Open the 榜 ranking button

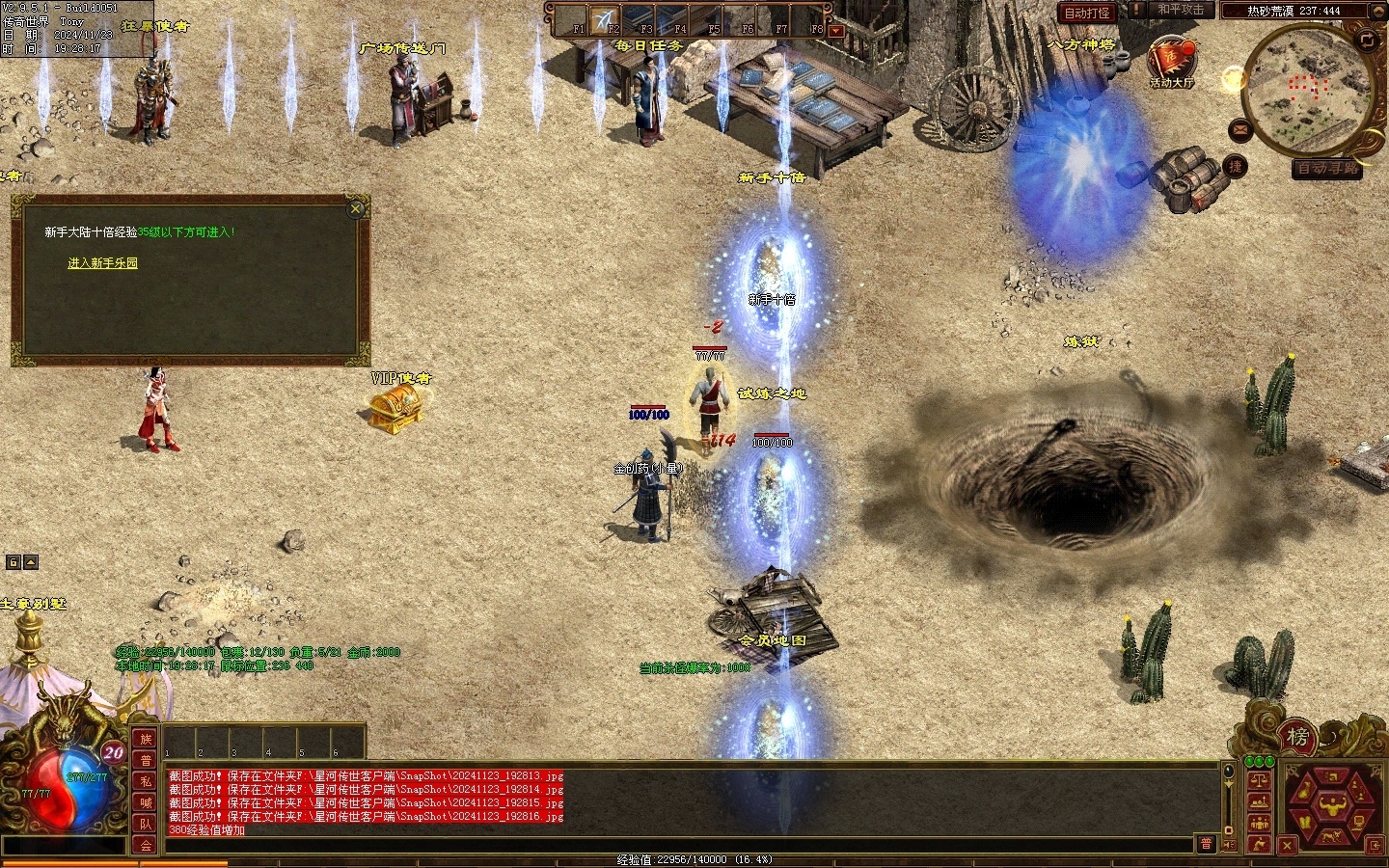click(1297, 737)
